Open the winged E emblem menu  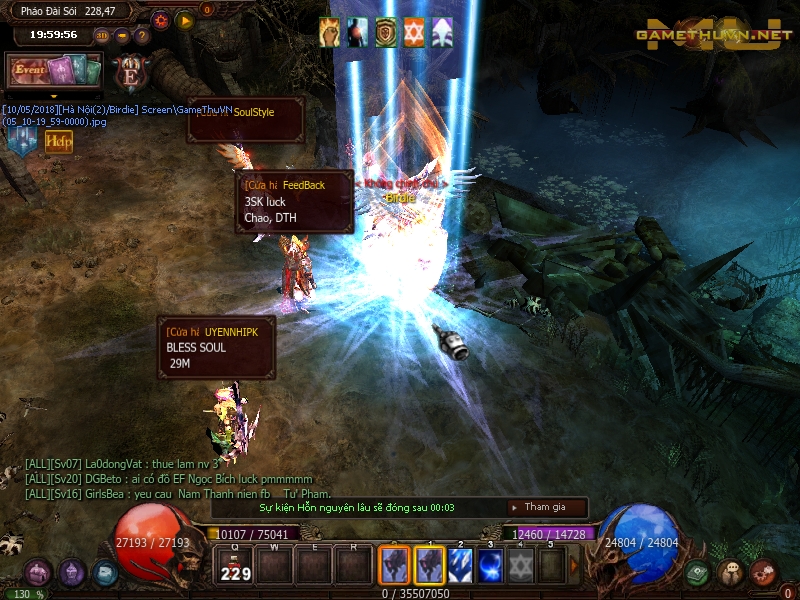tap(130, 72)
